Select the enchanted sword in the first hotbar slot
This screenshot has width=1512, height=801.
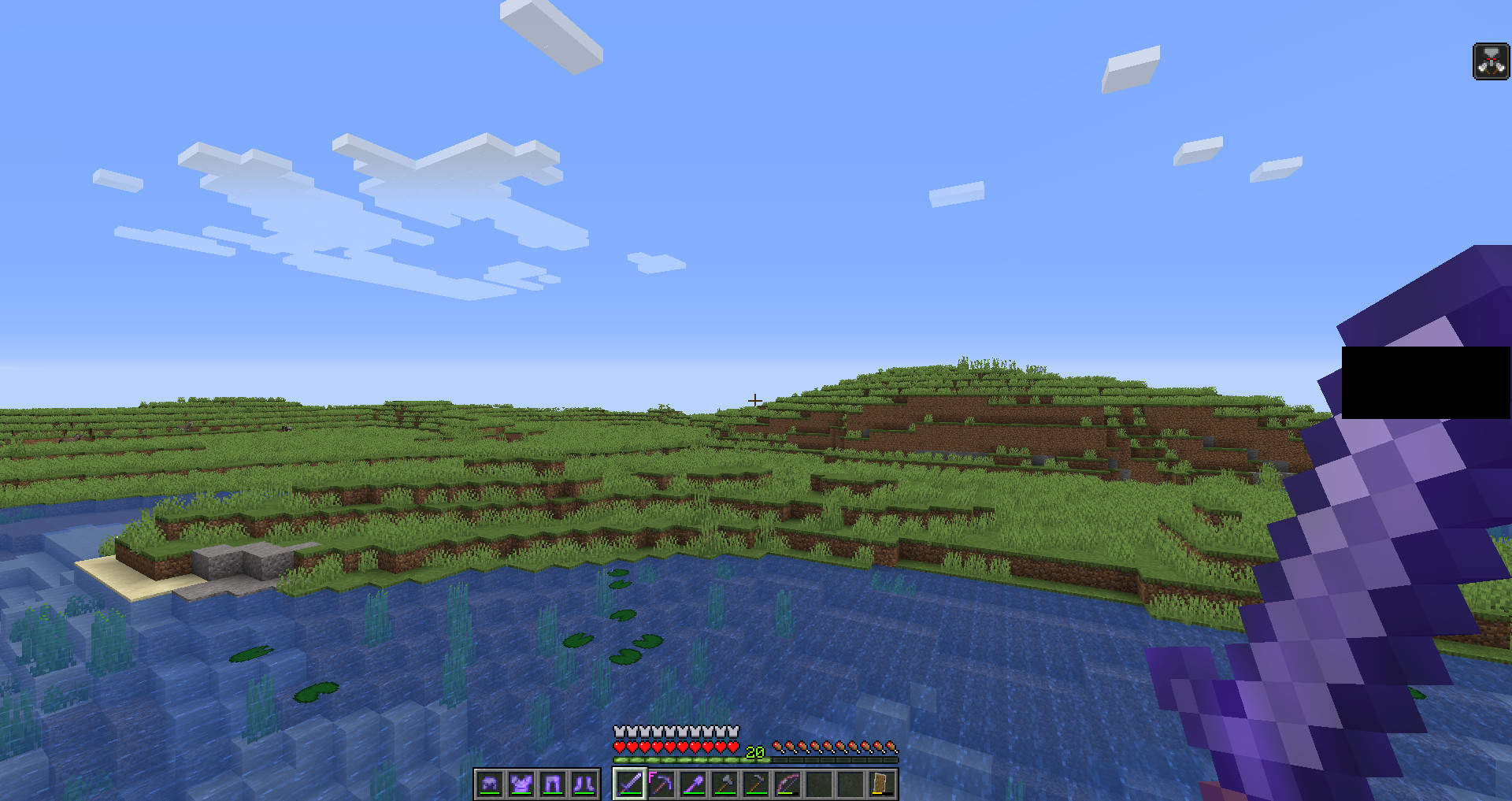click(629, 784)
